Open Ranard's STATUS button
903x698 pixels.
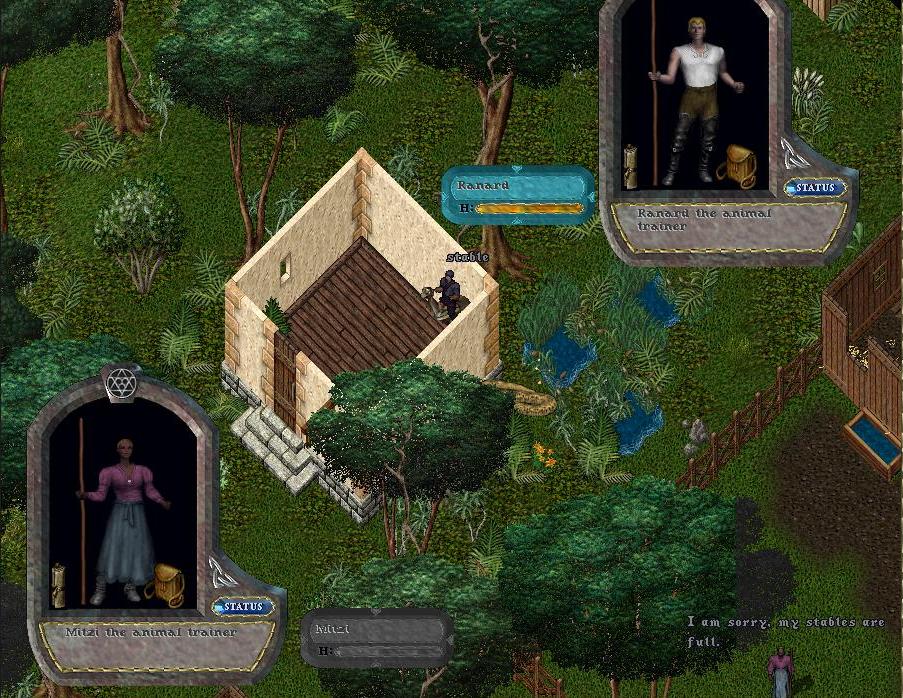[x=816, y=187]
